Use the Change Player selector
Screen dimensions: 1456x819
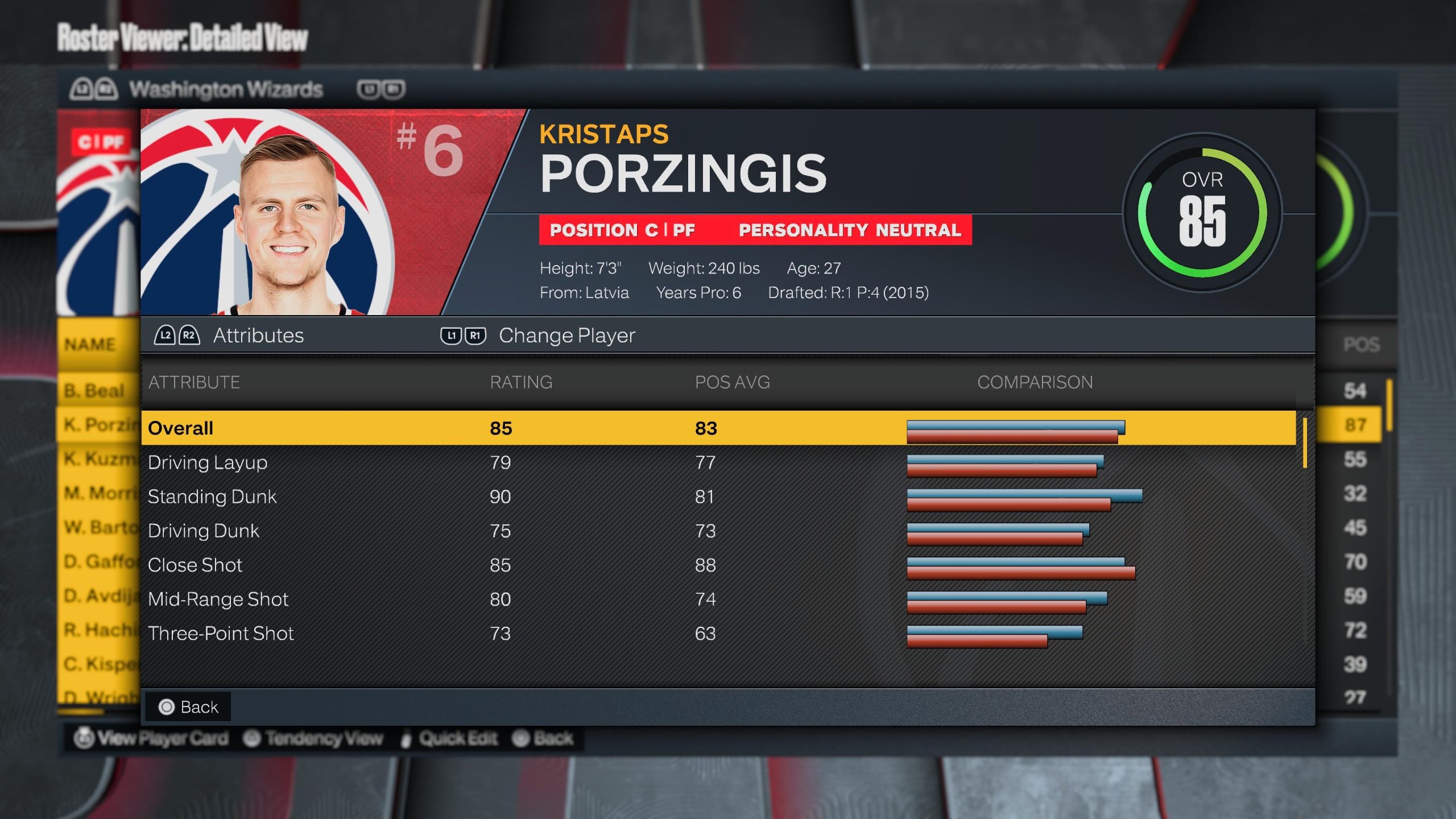[x=537, y=336]
